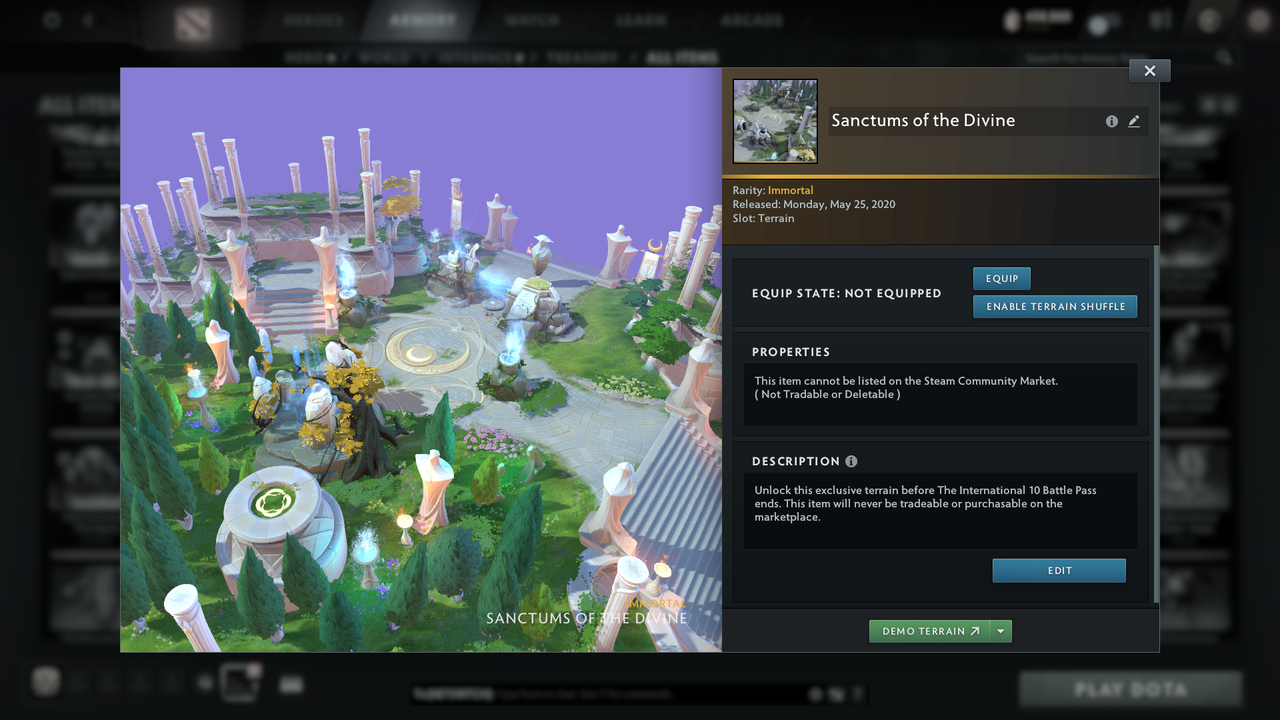This screenshot has width=1280, height=720.
Task: Click the rename pencil icon next to the item name
Action: click(1134, 120)
